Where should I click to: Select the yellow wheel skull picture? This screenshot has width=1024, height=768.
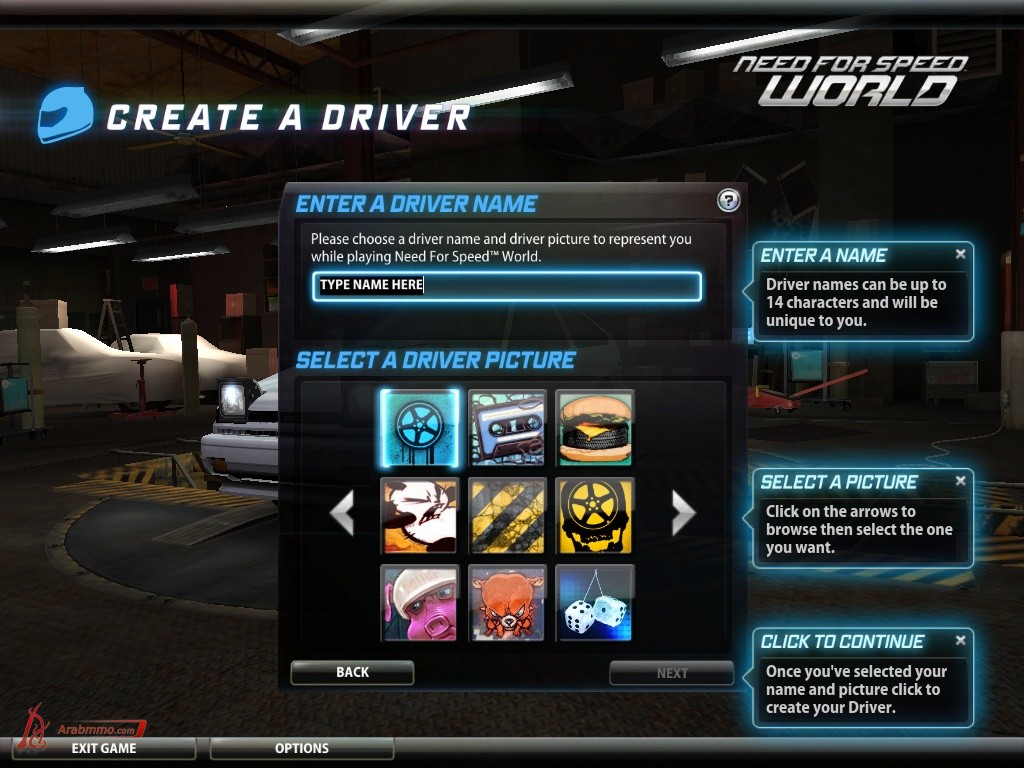pyautogui.click(x=594, y=515)
